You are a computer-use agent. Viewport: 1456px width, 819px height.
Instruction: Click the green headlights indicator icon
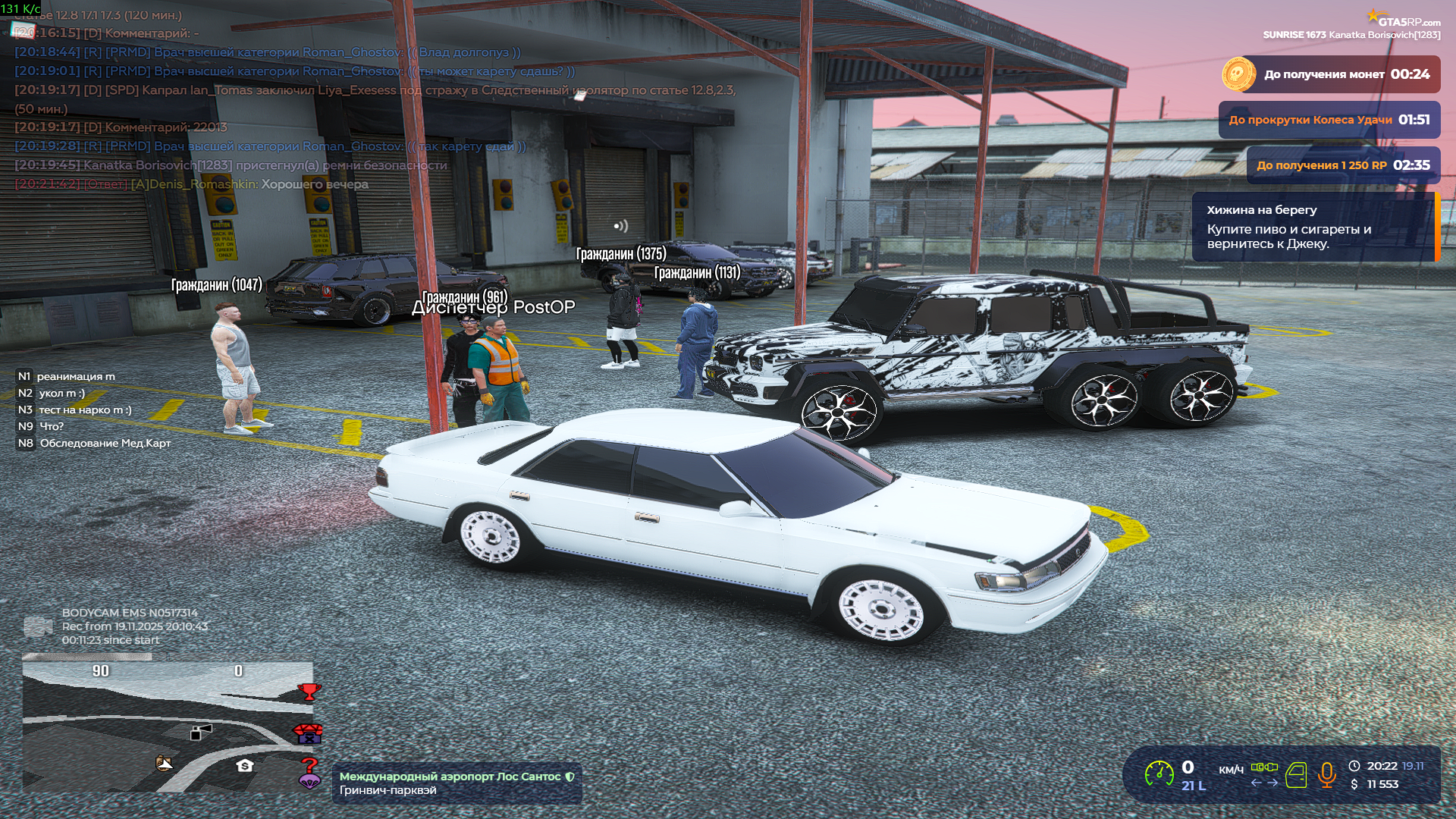(1264, 767)
